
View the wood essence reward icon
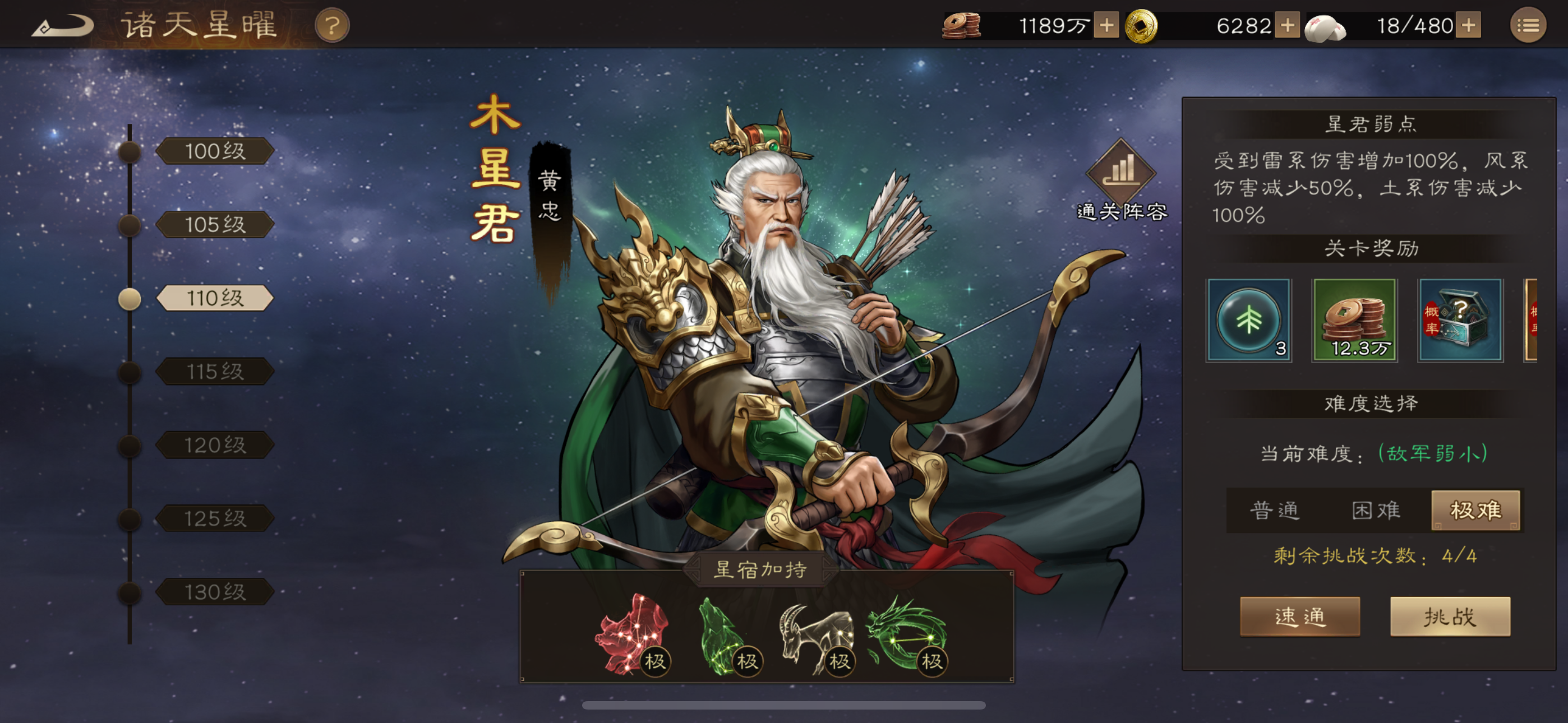tap(1249, 321)
